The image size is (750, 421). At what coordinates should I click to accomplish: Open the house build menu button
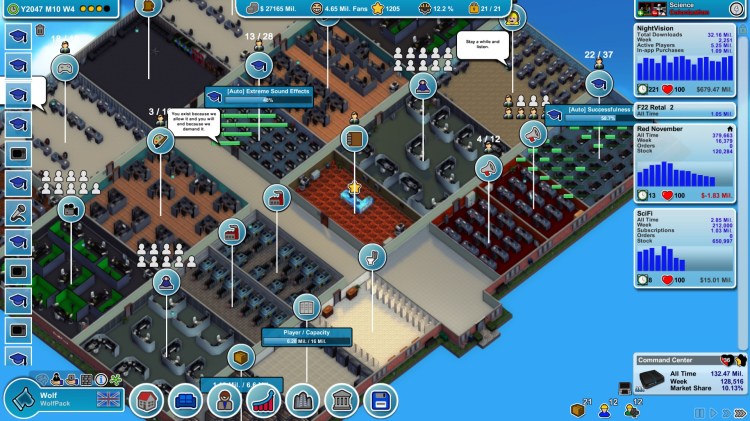(x=147, y=401)
